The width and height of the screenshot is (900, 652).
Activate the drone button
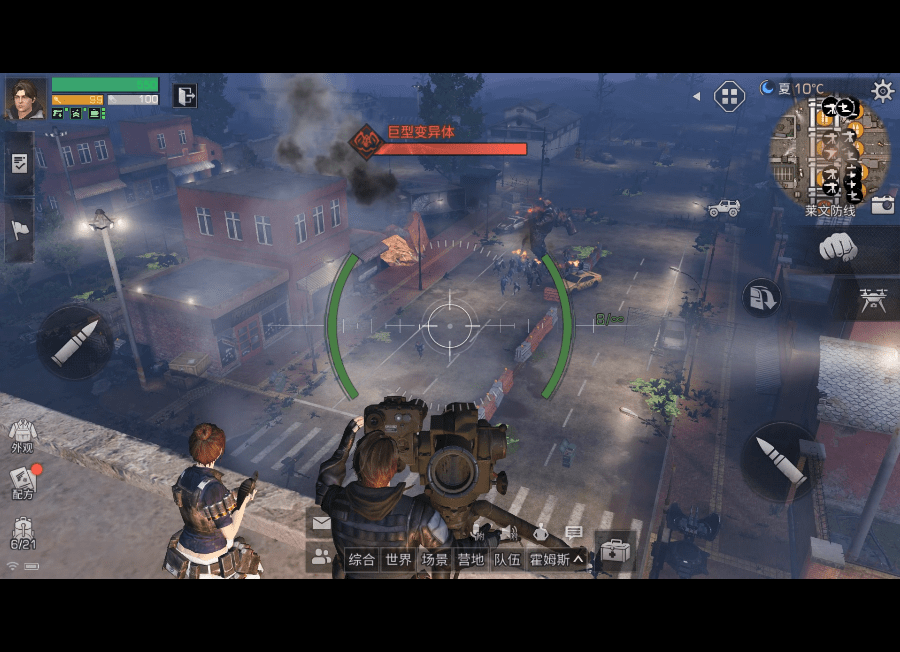pyautogui.click(x=872, y=299)
